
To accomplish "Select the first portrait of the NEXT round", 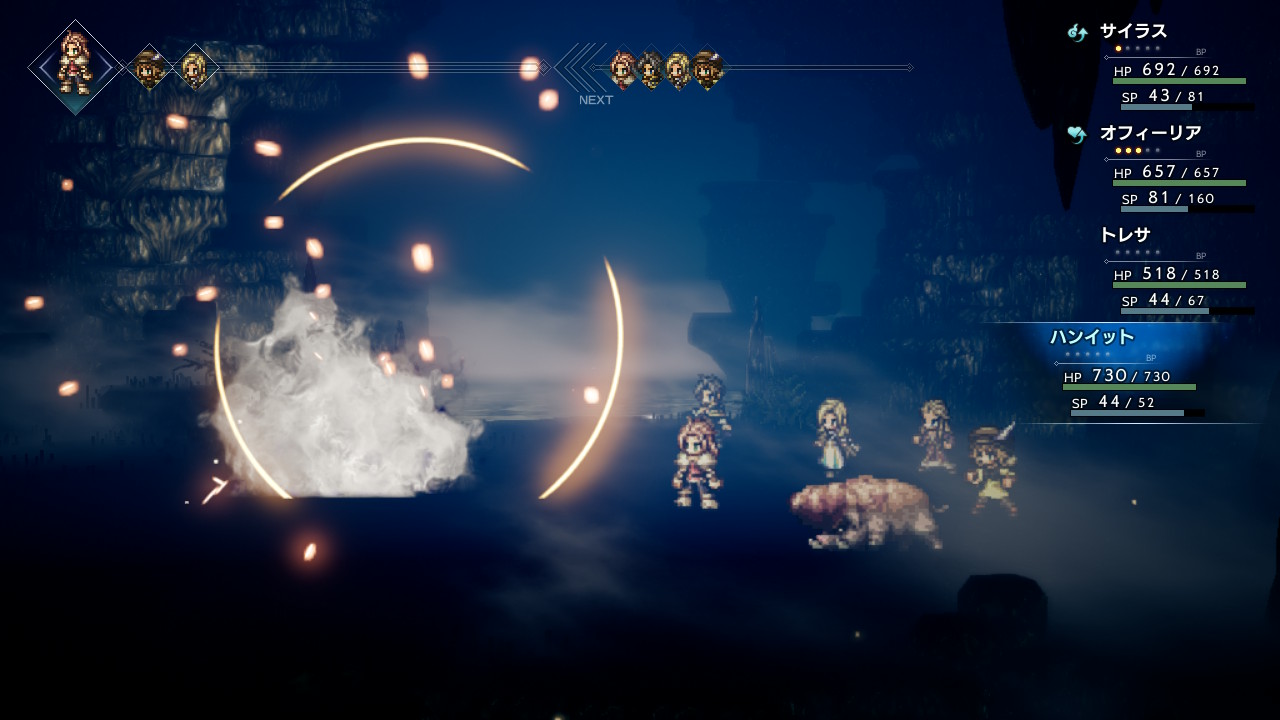I will pos(622,69).
